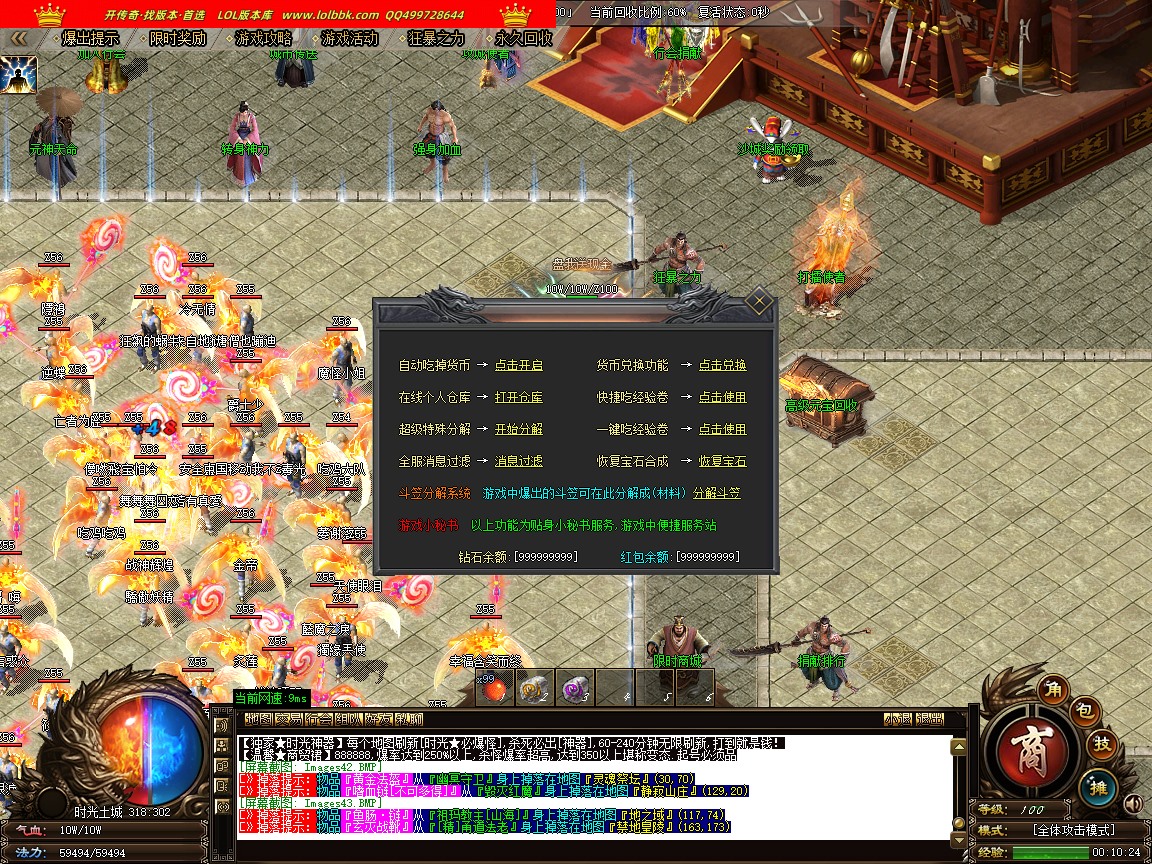
Task: Open gem restoration link 恢复宝石
Action: [x=722, y=462]
